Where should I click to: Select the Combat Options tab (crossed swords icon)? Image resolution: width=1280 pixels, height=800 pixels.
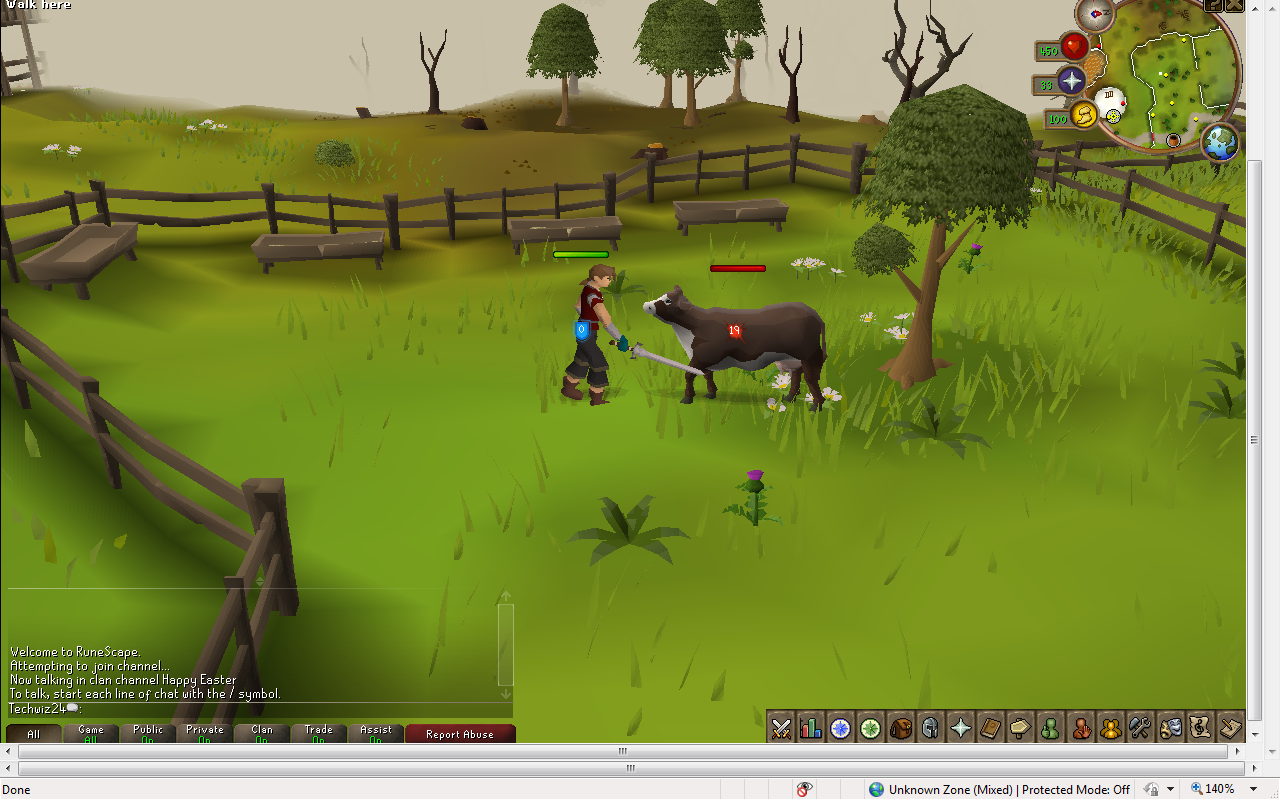pyautogui.click(x=782, y=728)
